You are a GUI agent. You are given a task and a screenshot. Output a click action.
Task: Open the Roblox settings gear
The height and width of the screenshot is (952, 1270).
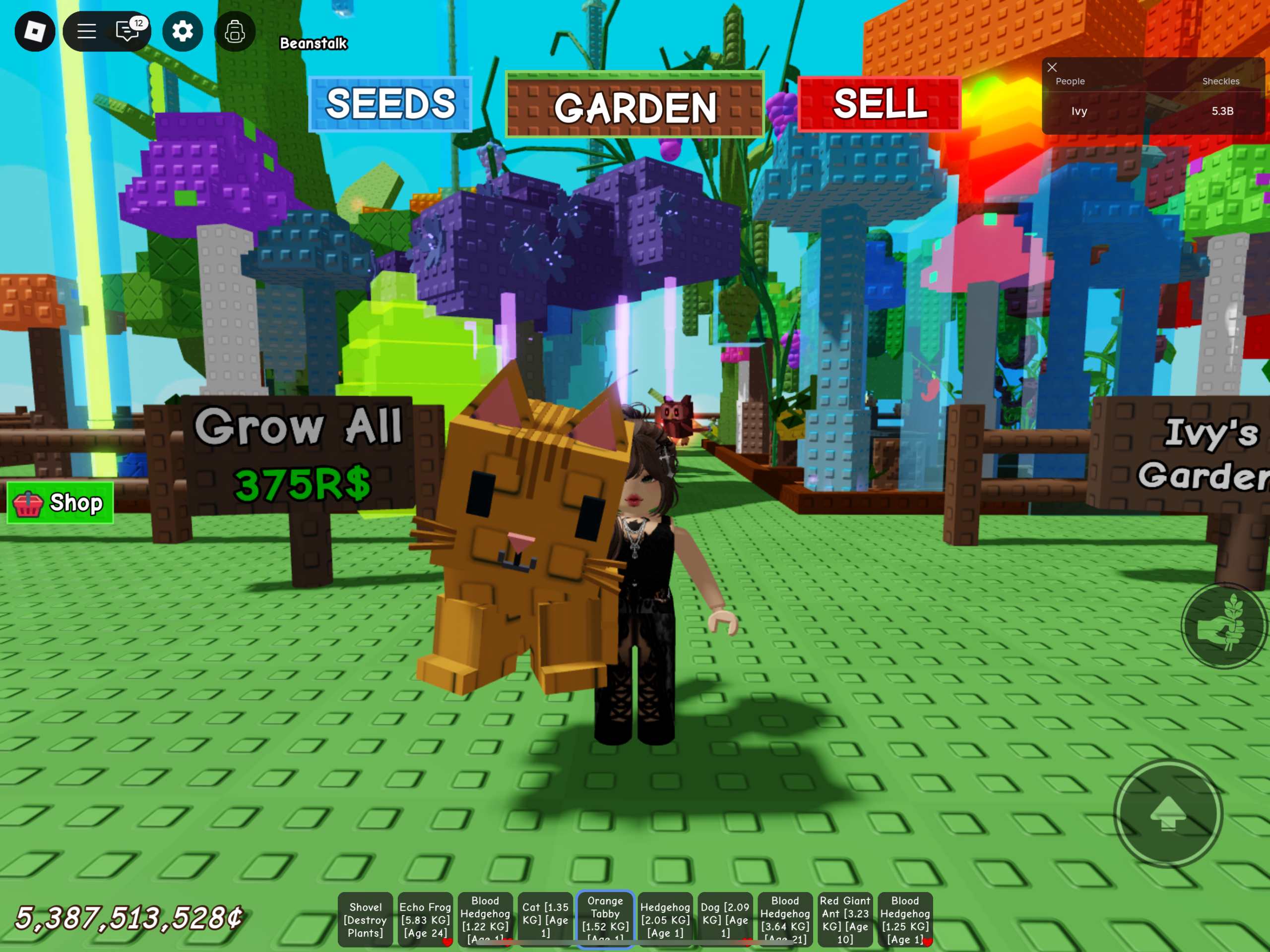(182, 32)
